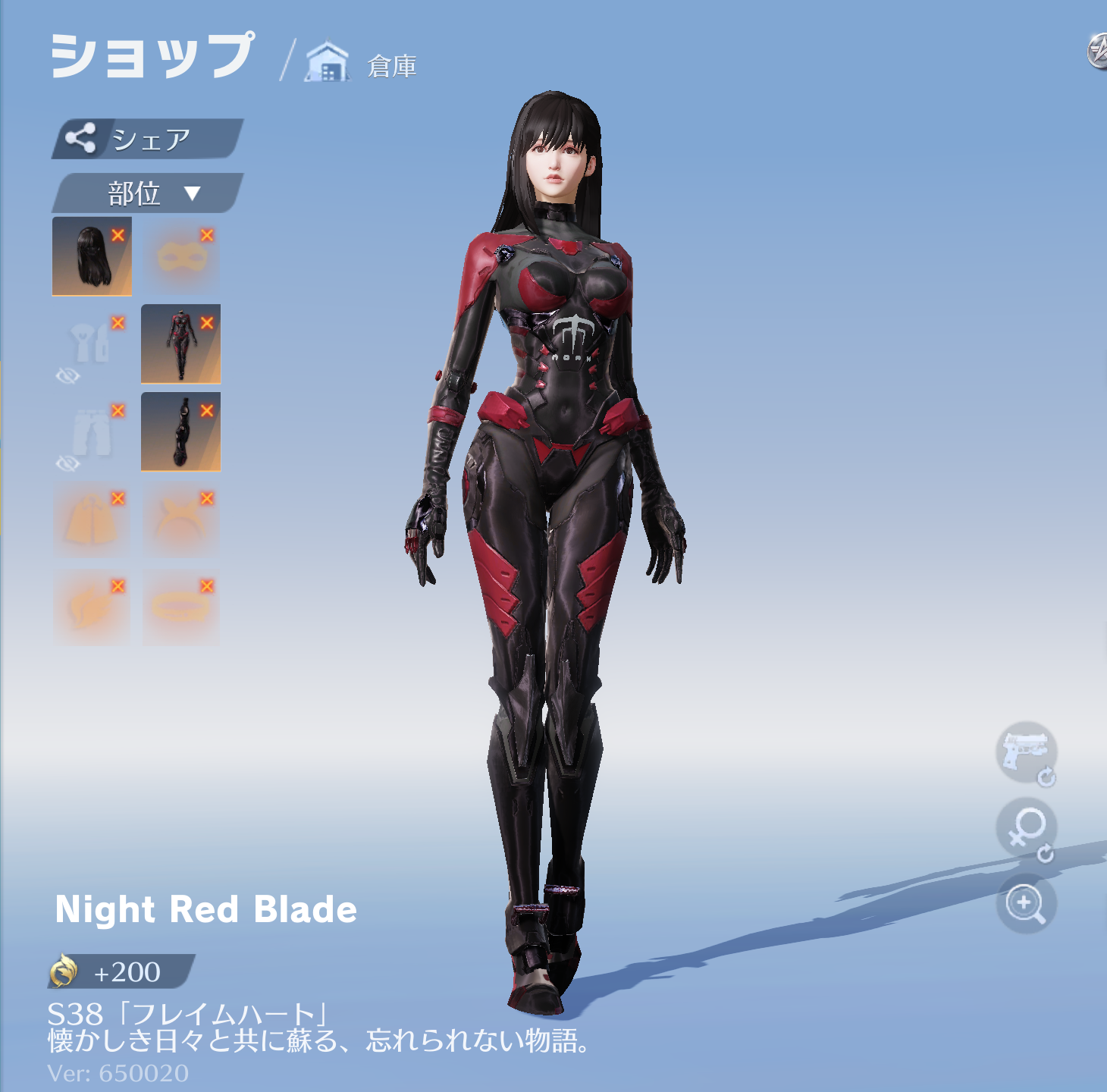Screen dimensions: 1107x1092
Task: Select the equipped weapon thumbnail in the list
Action: point(180,434)
